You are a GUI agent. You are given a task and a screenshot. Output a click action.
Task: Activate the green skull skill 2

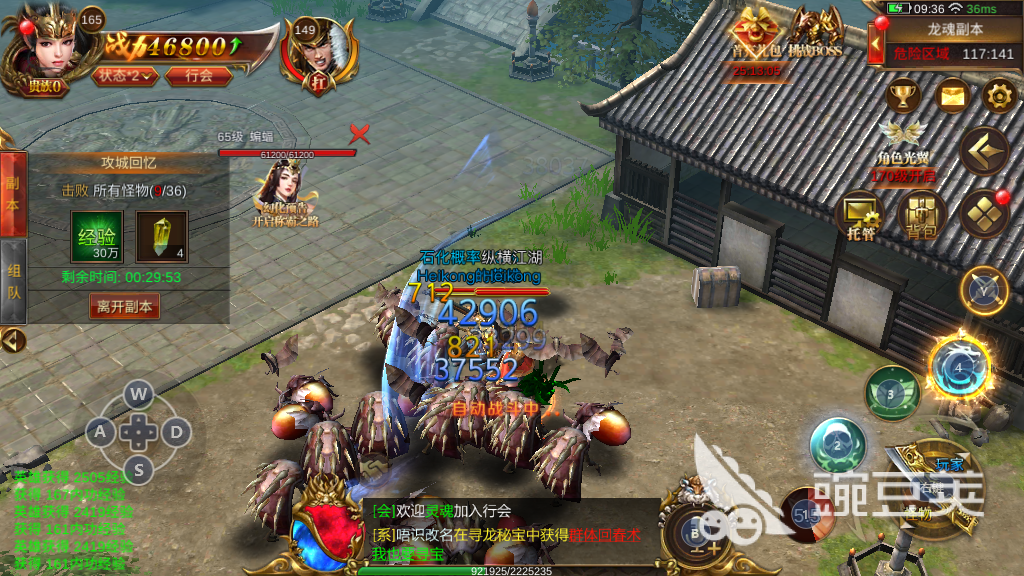click(x=837, y=446)
